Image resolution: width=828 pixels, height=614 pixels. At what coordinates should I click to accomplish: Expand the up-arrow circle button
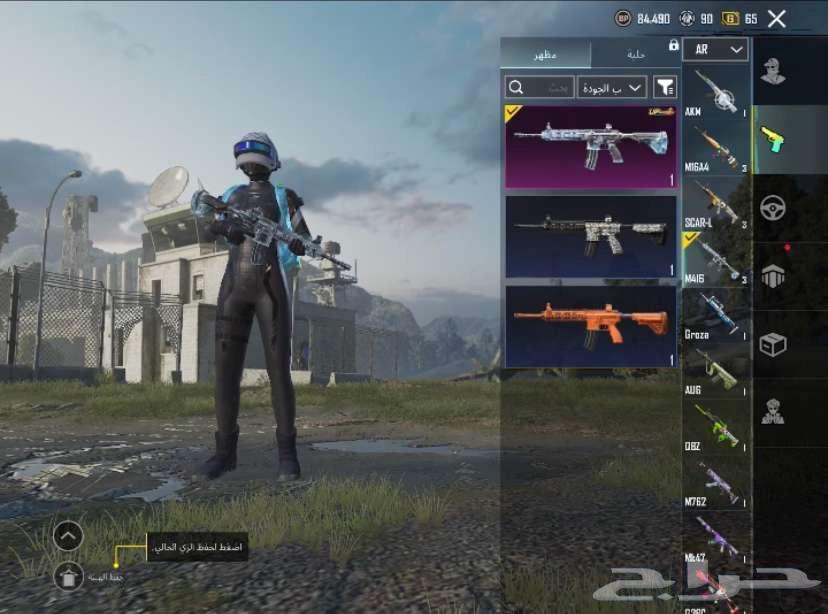tap(68, 536)
